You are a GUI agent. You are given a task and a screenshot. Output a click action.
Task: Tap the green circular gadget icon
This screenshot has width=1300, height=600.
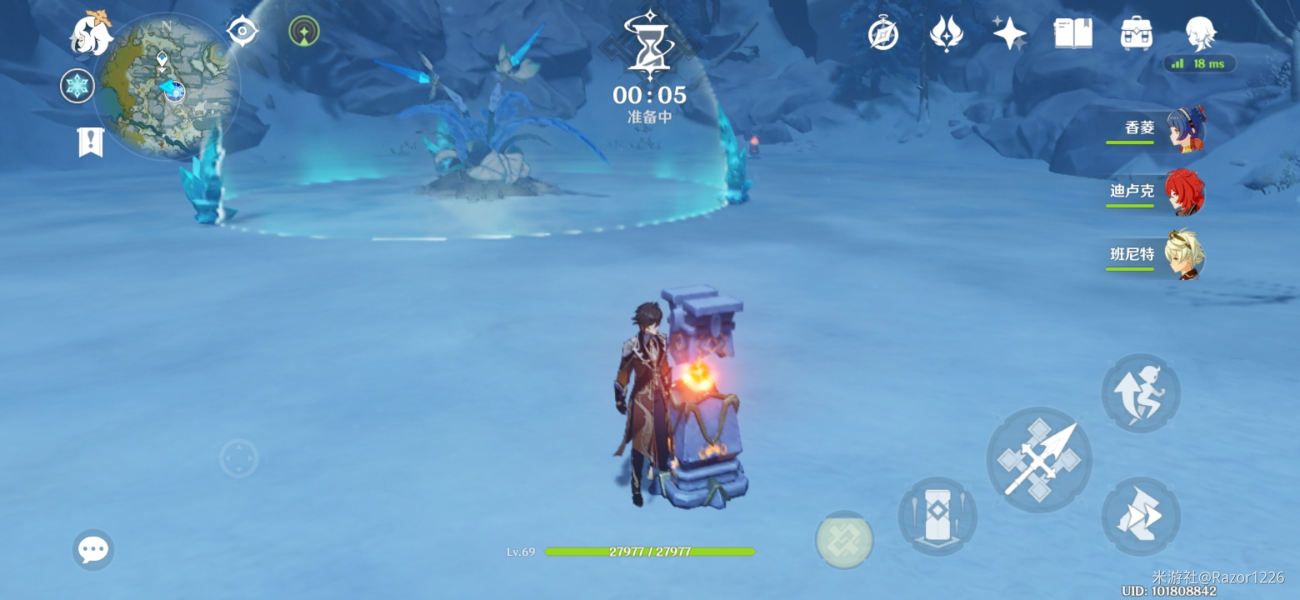coord(303,31)
